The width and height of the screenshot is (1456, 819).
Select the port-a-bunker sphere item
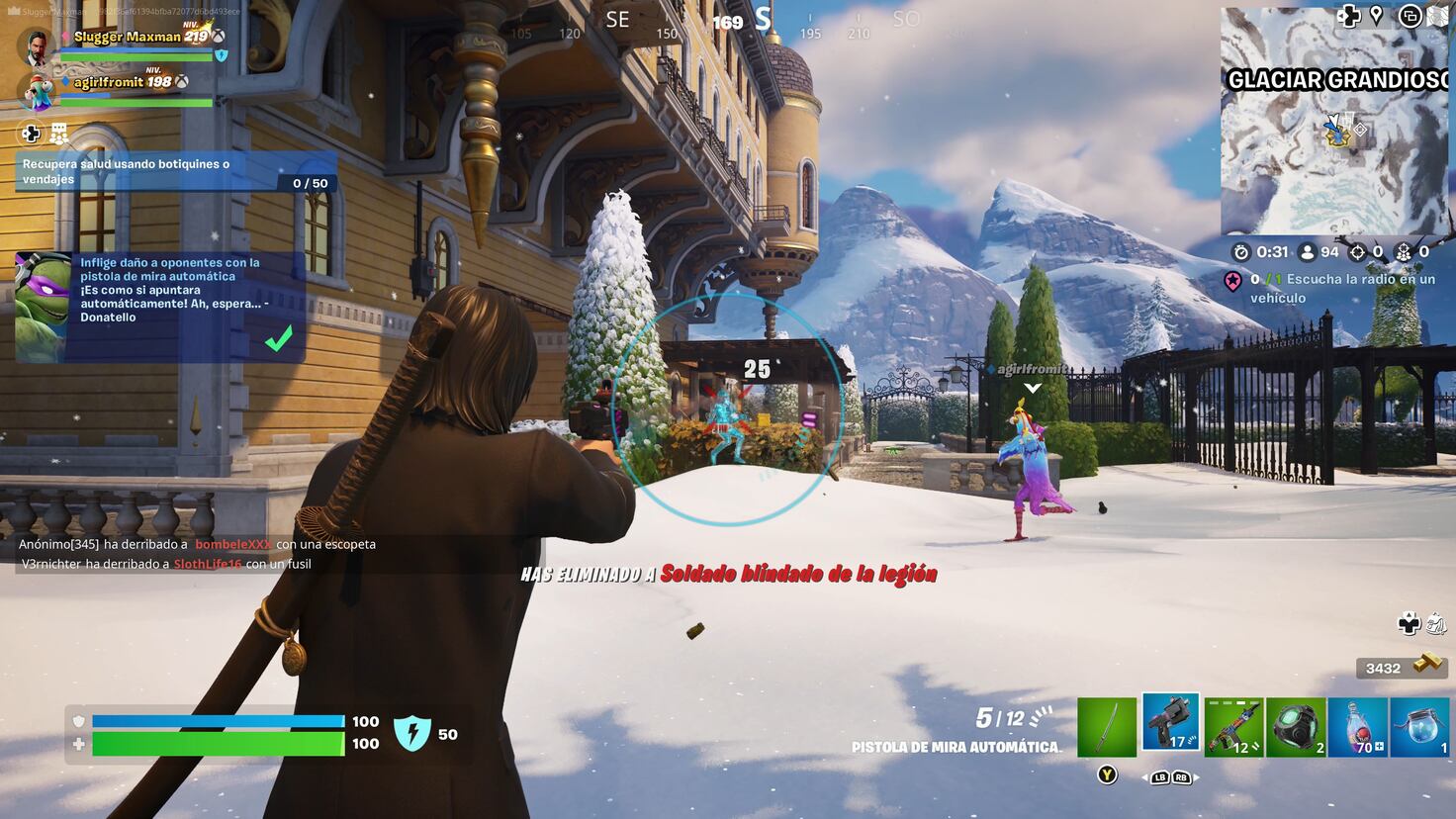(1296, 723)
